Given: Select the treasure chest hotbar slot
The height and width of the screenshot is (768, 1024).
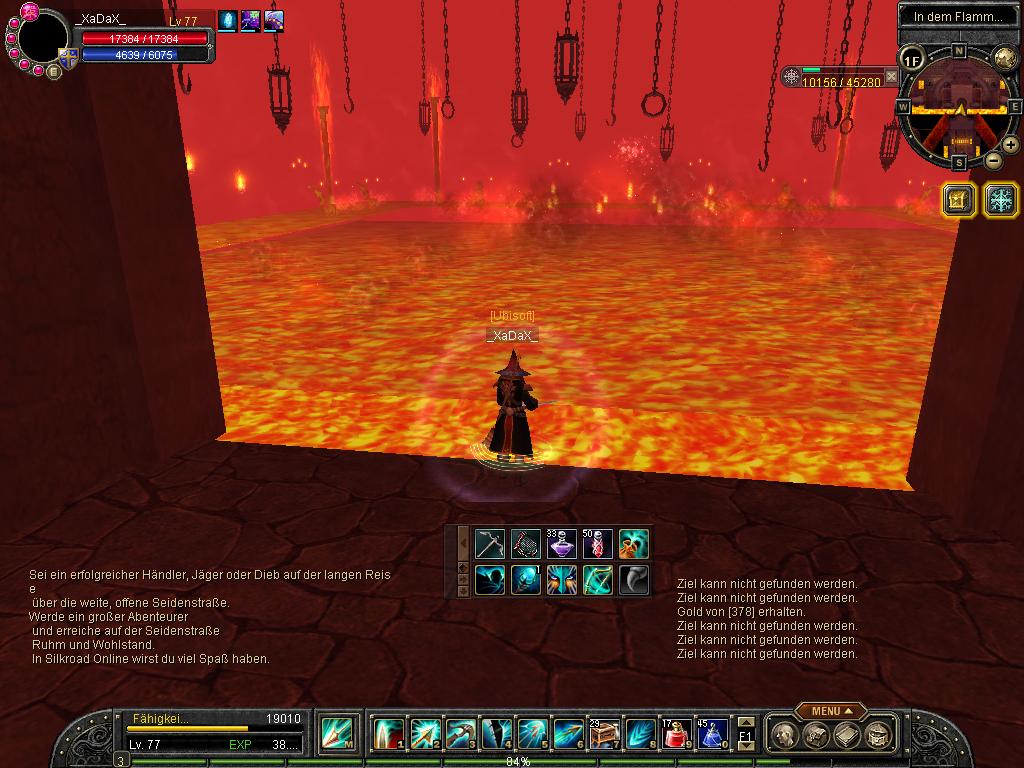Looking at the screenshot, I should pos(604,734).
